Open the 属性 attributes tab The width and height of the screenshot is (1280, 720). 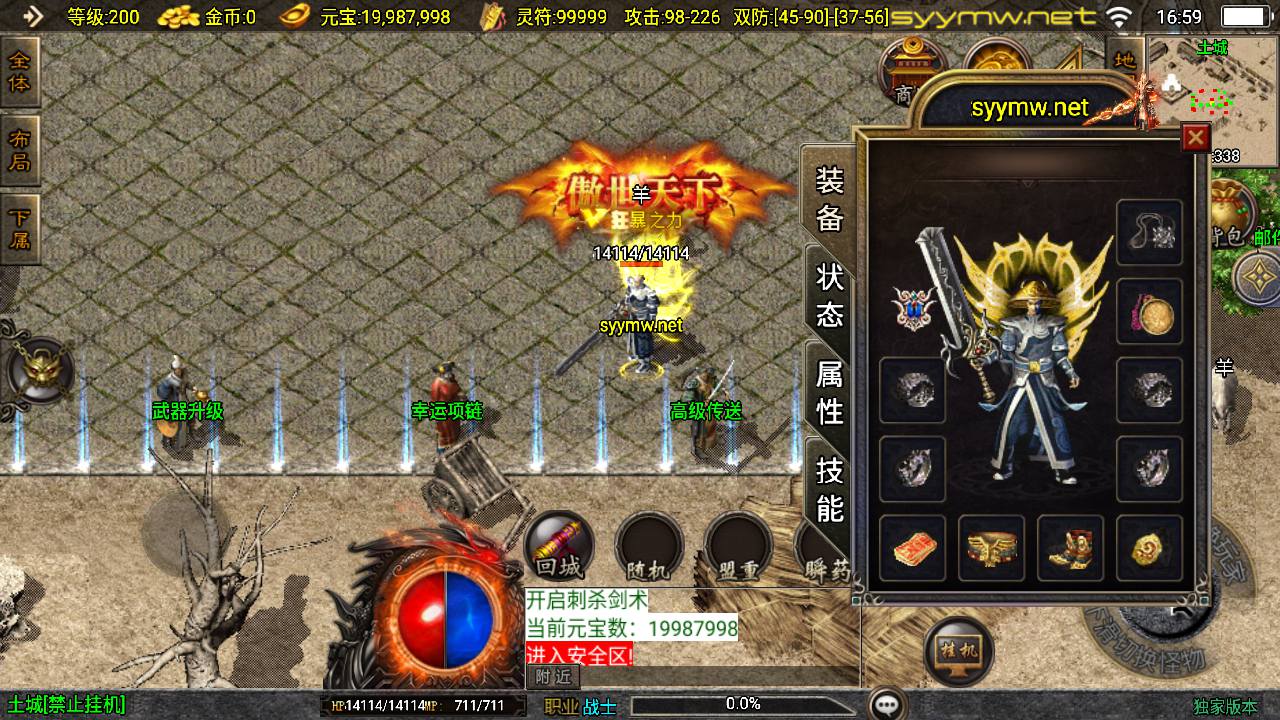[x=830, y=392]
